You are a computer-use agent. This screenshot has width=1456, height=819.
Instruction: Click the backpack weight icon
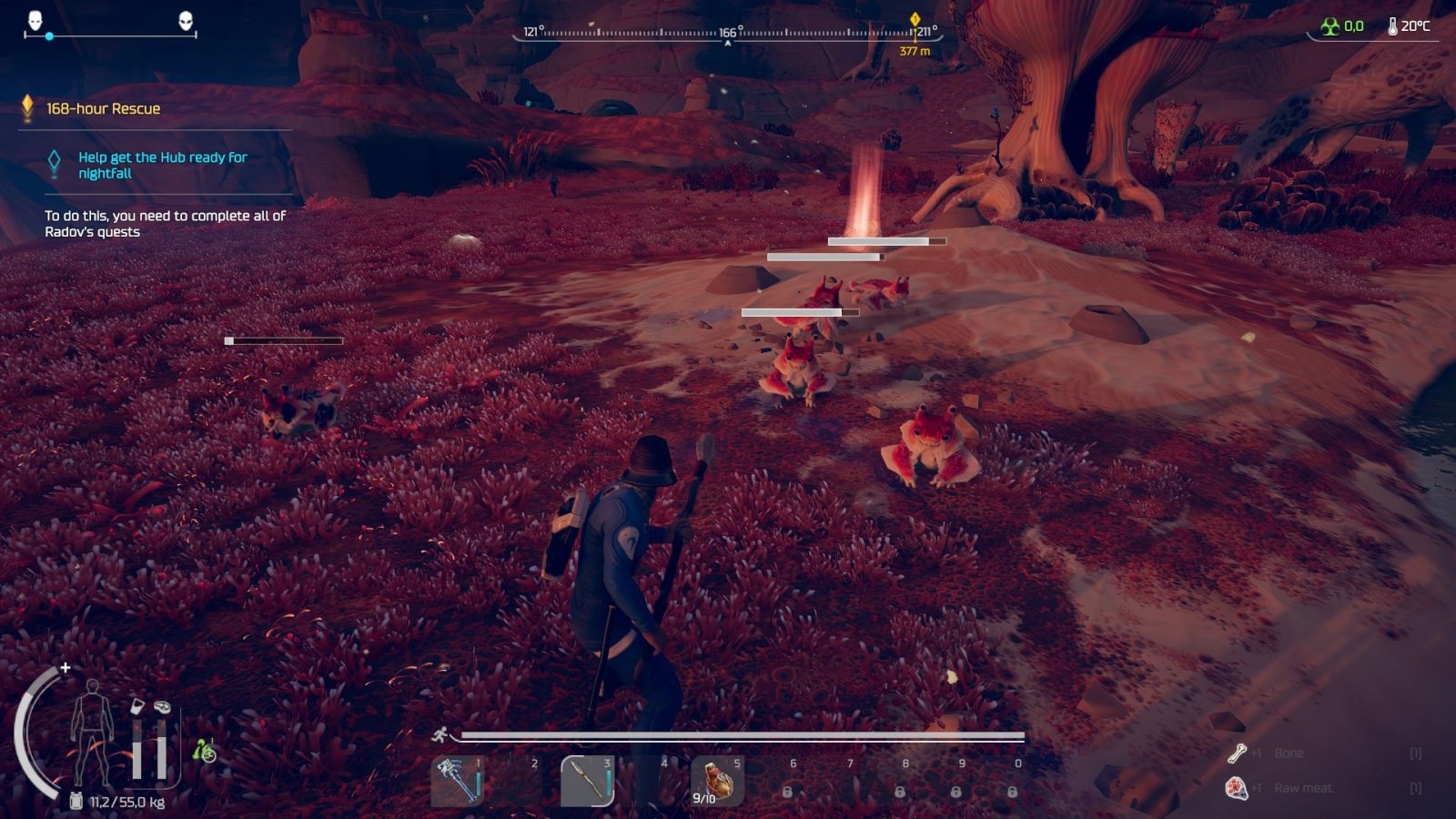(x=76, y=801)
